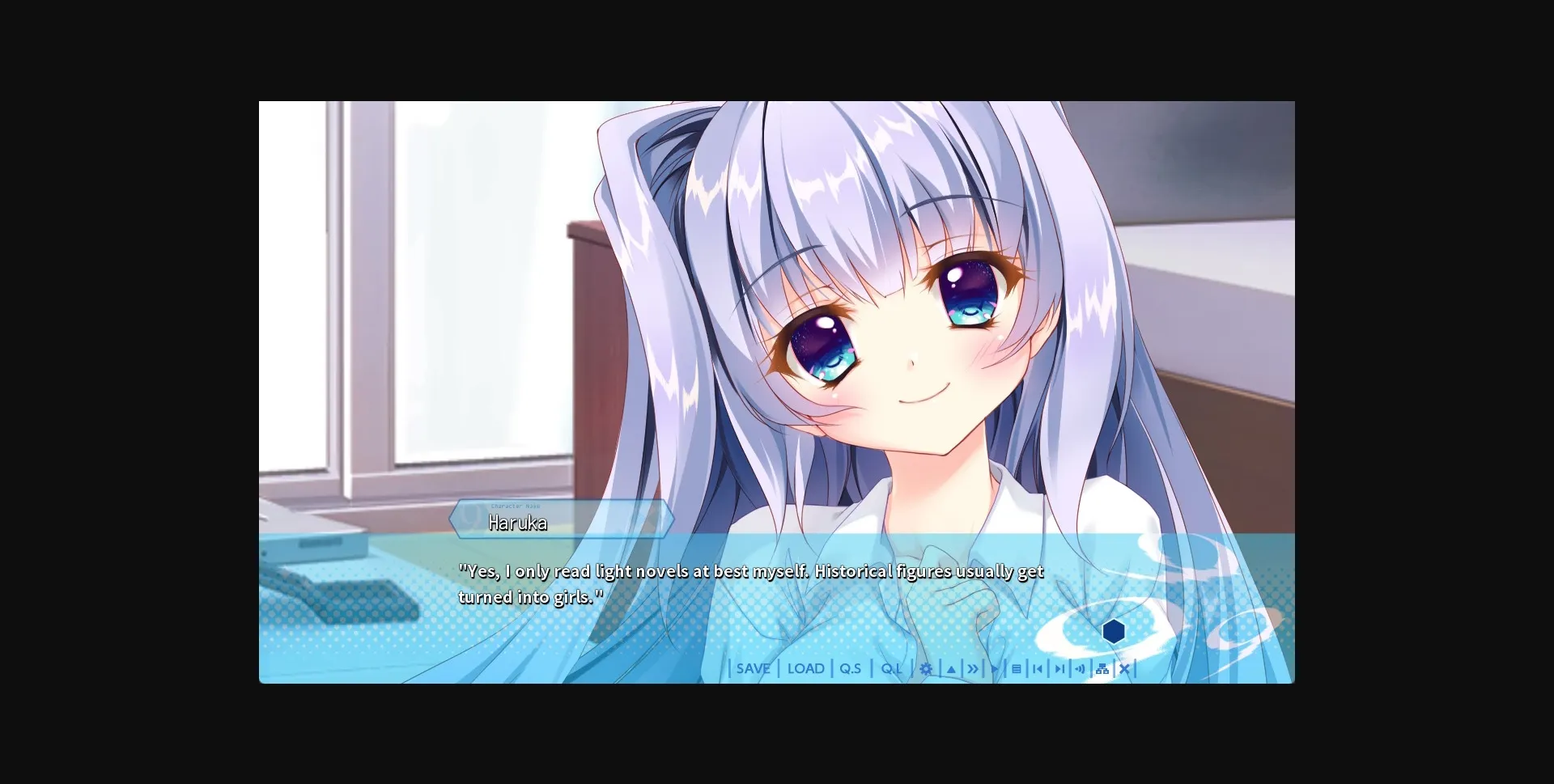The height and width of the screenshot is (784, 1554).
Task: Click LOAD to open the load menu
Action: tap(806, 668)
